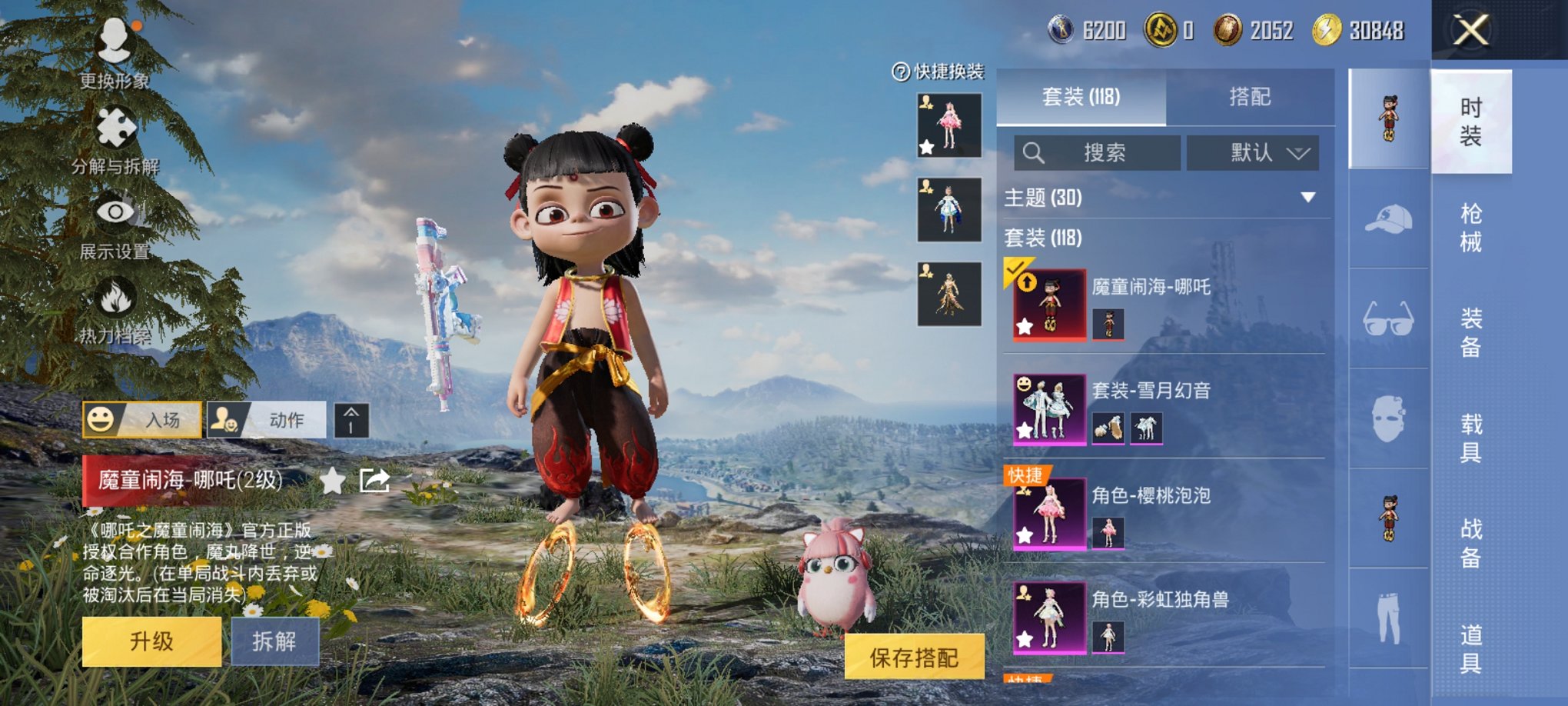Select the 套装 (118) tab
The image size is (1568, 706).
[1081, 97]
